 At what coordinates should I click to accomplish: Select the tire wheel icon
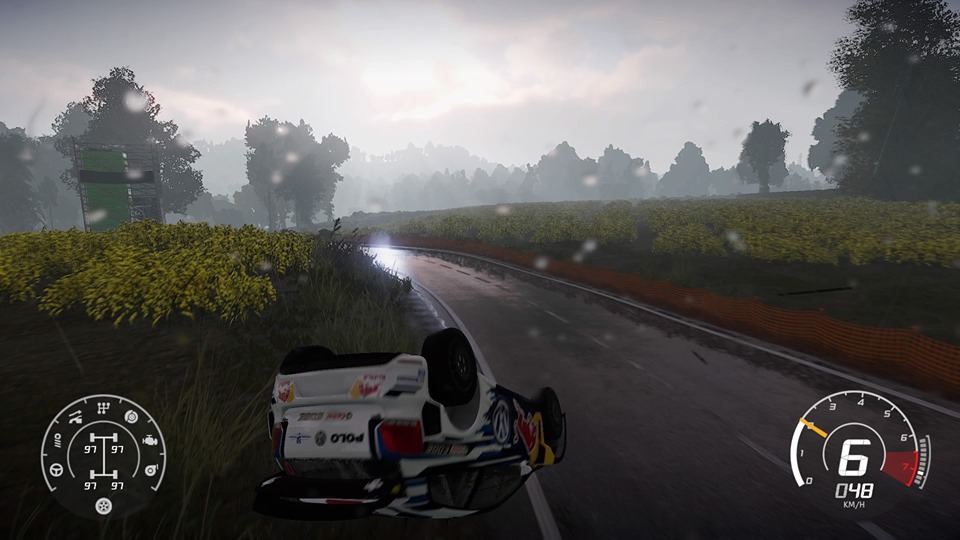point(103,506)
